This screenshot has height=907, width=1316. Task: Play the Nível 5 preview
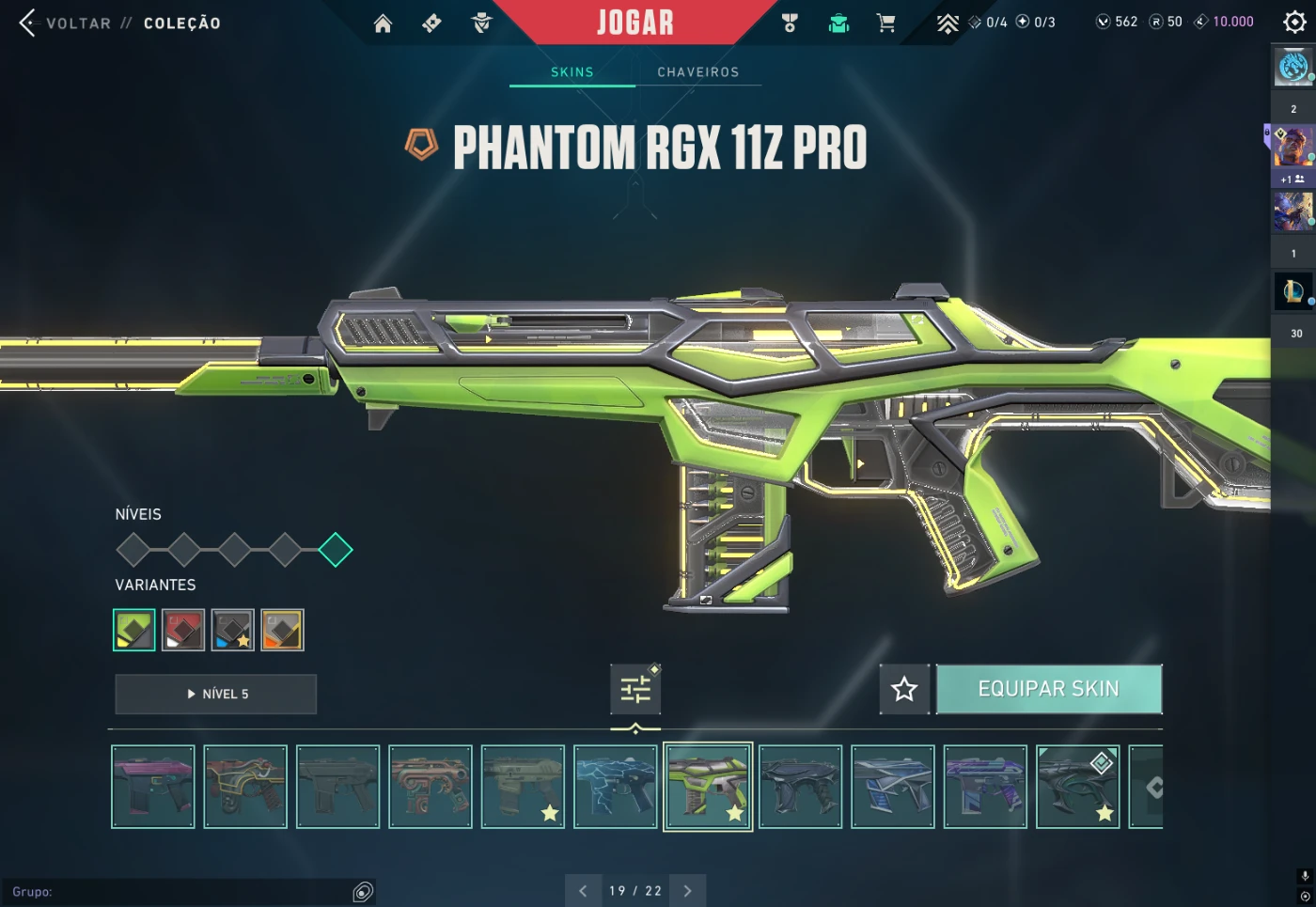tap(216, 694)
